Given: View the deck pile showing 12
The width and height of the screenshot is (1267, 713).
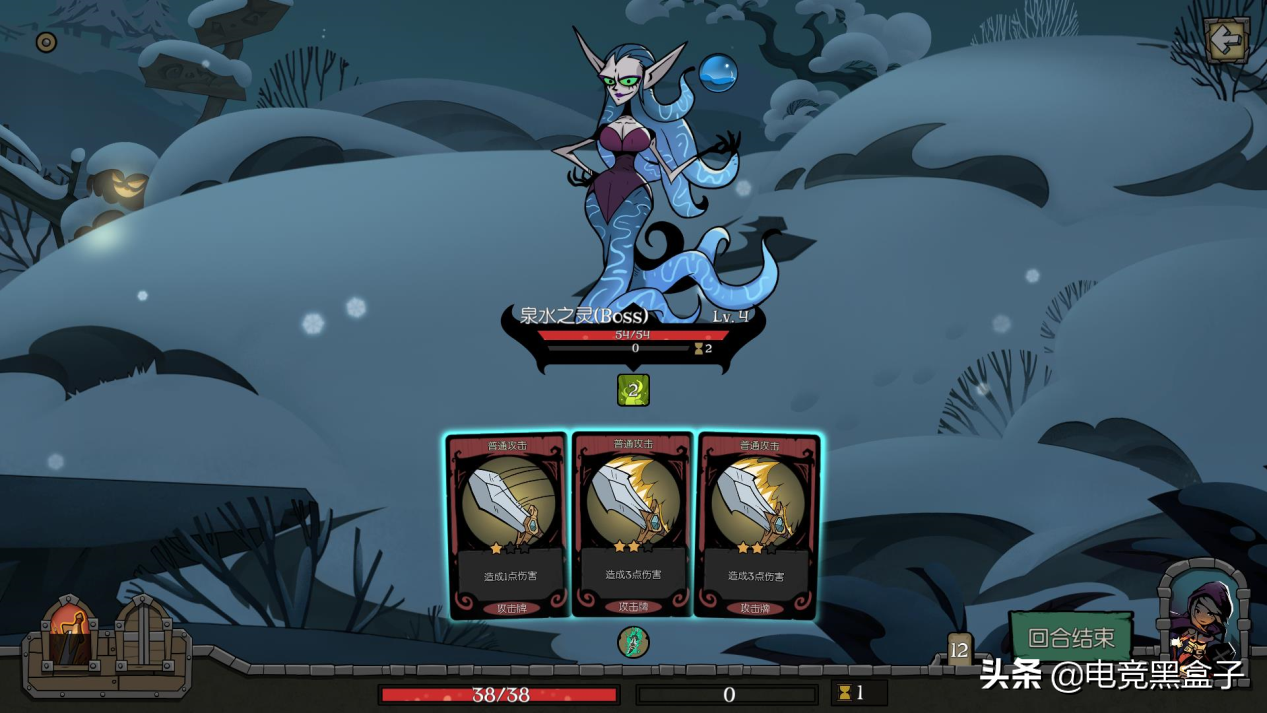Looking at the screenshot, I should (x=959, y=650).
